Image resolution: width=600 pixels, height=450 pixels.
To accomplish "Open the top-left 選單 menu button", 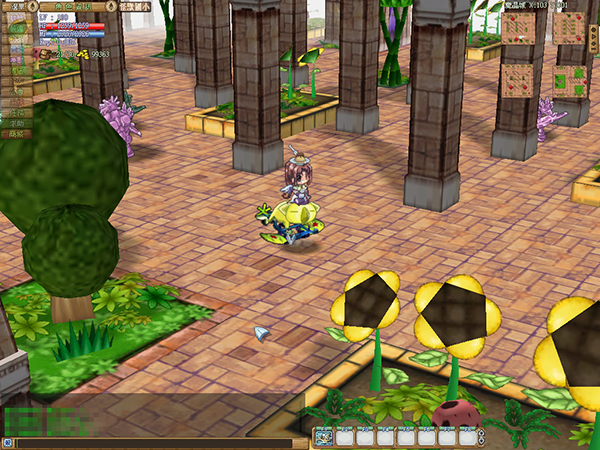I will (x=17, y=5).
